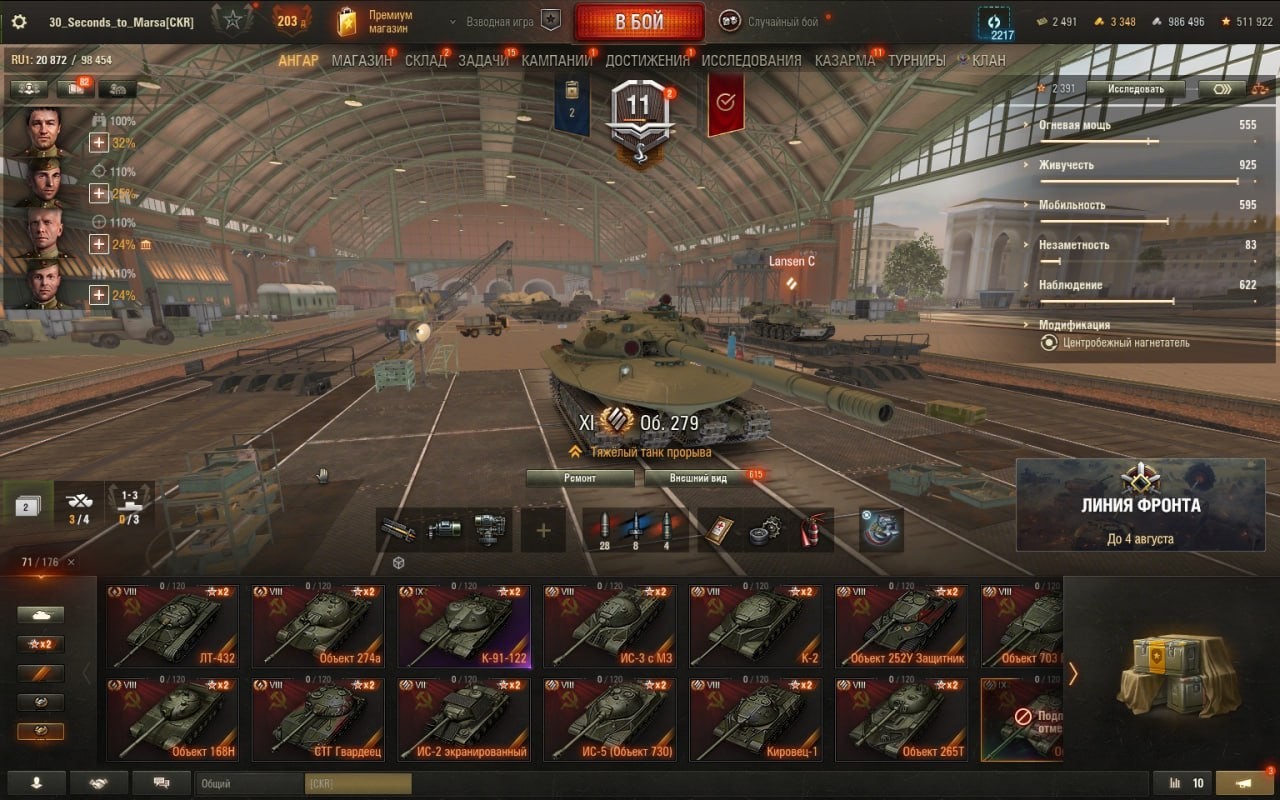Pick the Кировец-1 tank card
The image size is (1280, 800).
(x=756, y=720)
